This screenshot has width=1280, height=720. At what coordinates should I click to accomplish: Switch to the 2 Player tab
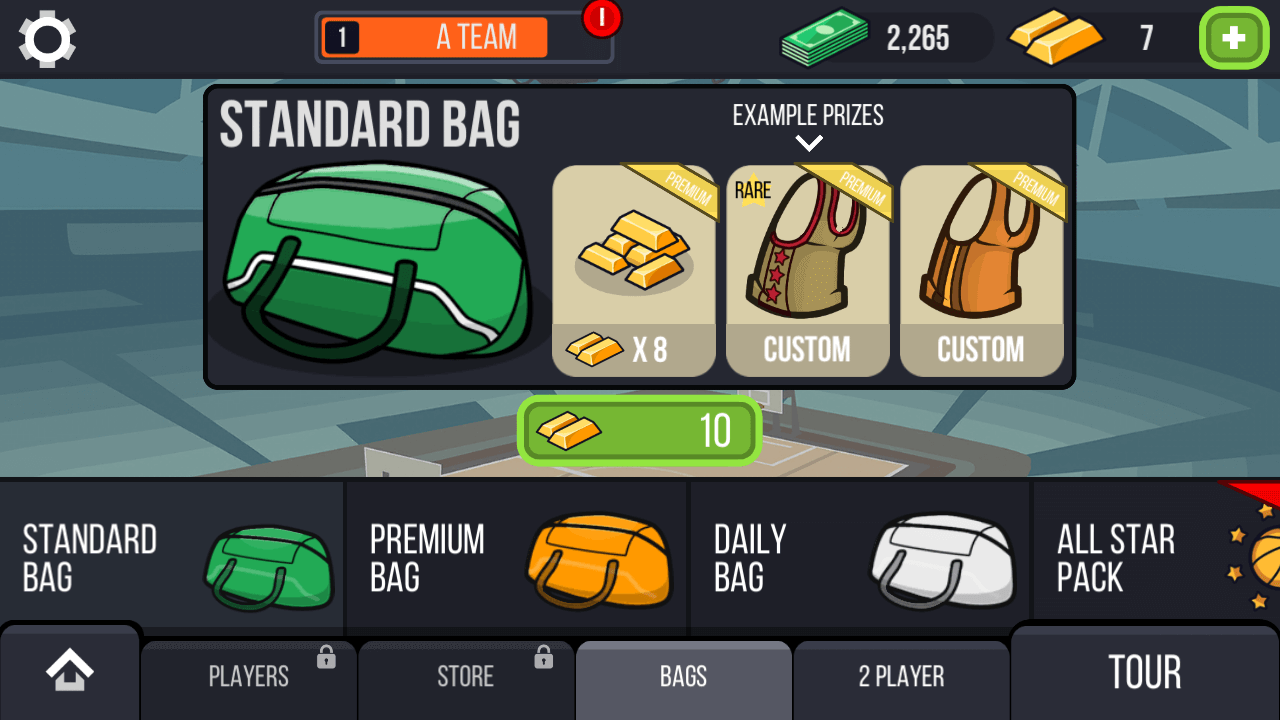click(x=901, y=677)
